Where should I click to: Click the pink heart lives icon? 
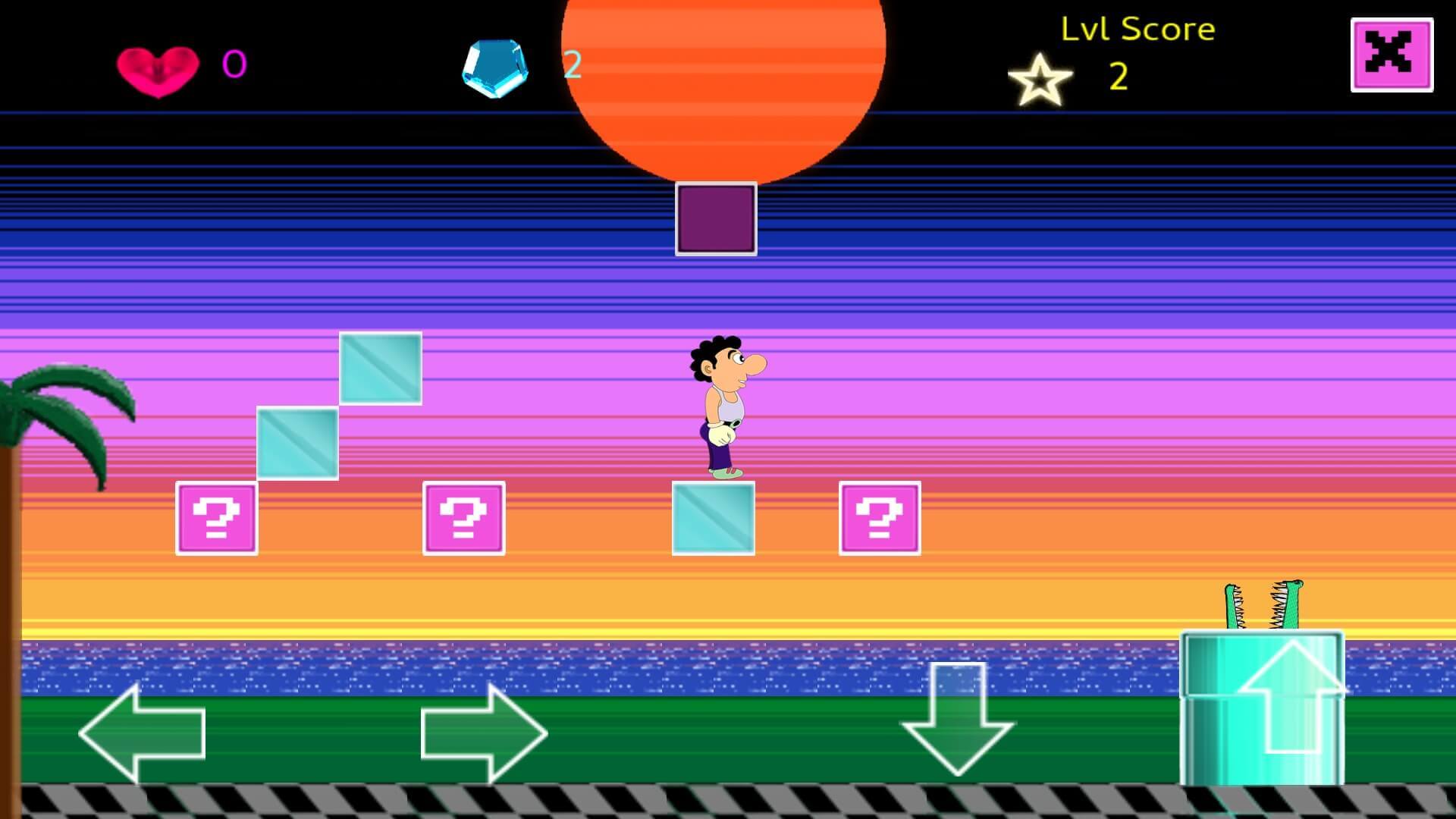pos(158,70)
